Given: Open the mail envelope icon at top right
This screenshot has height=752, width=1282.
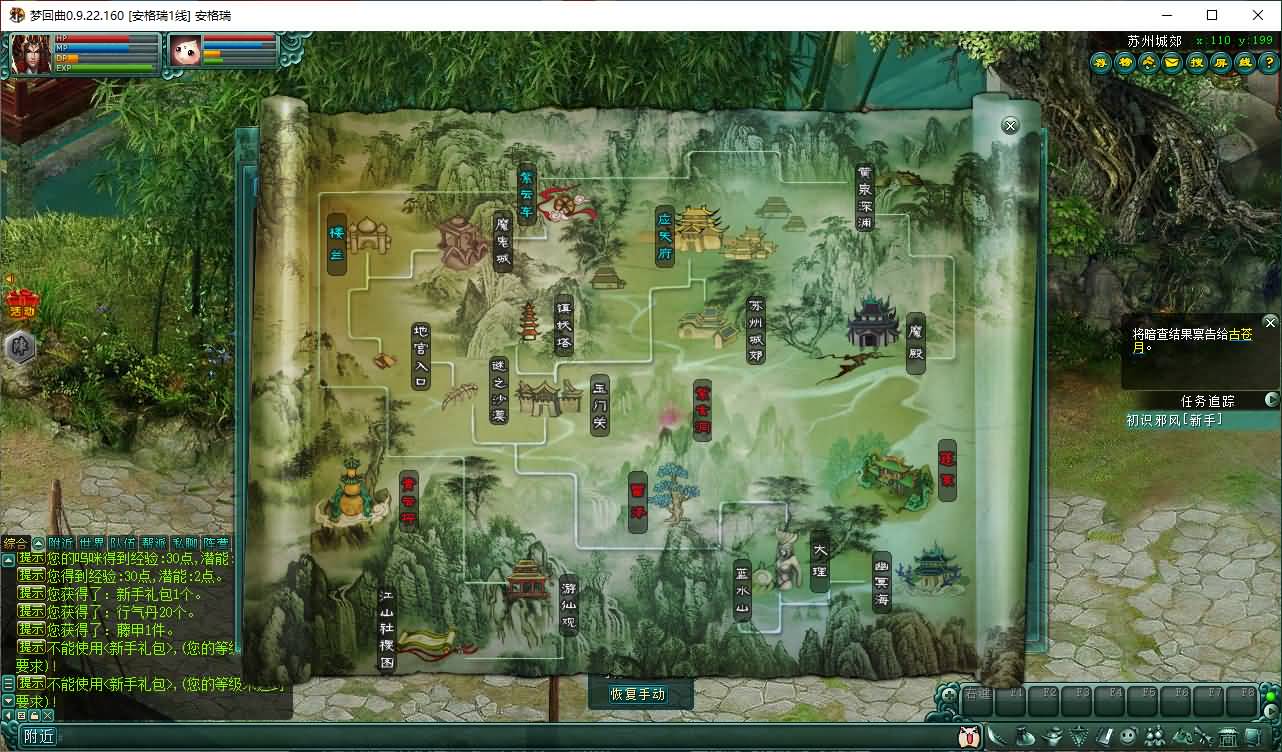Looking at the screenshot, I should (1171, 63).
